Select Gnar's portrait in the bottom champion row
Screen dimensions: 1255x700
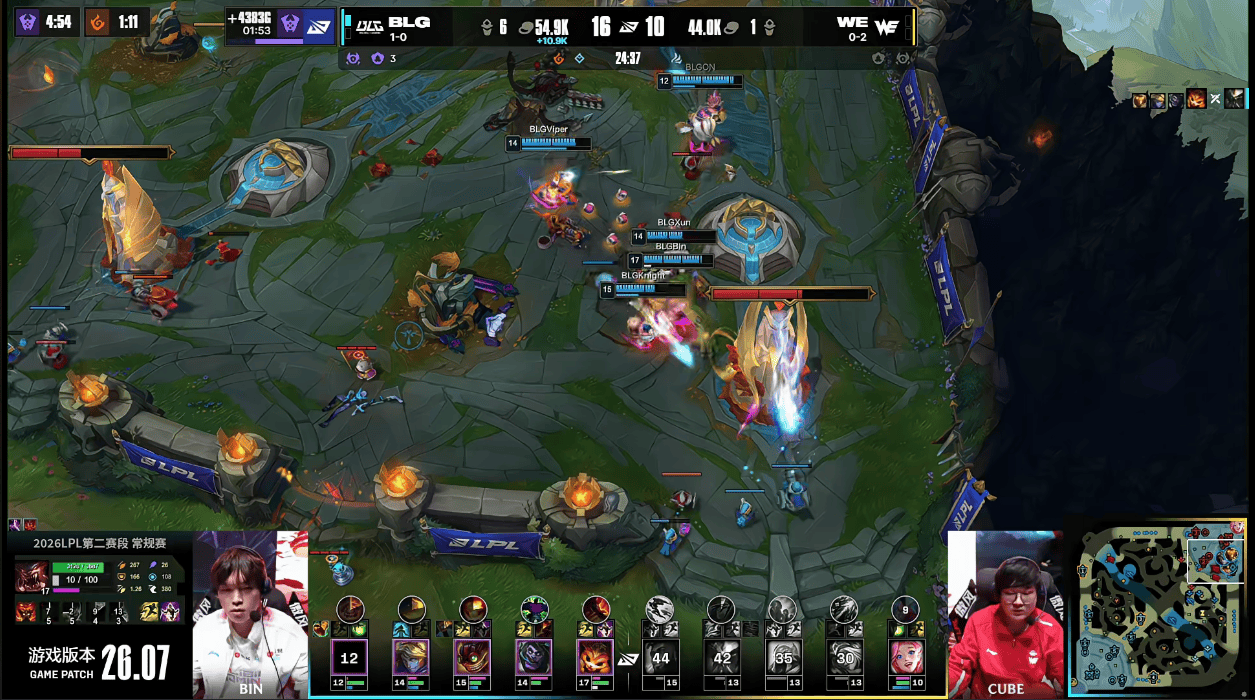pyautogui.click(x=595, y=658)
